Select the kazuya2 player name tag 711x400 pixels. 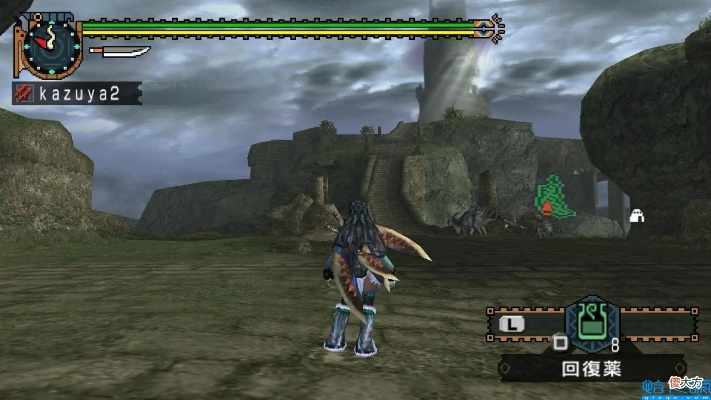pyautogui.click(x=76, y=93)
